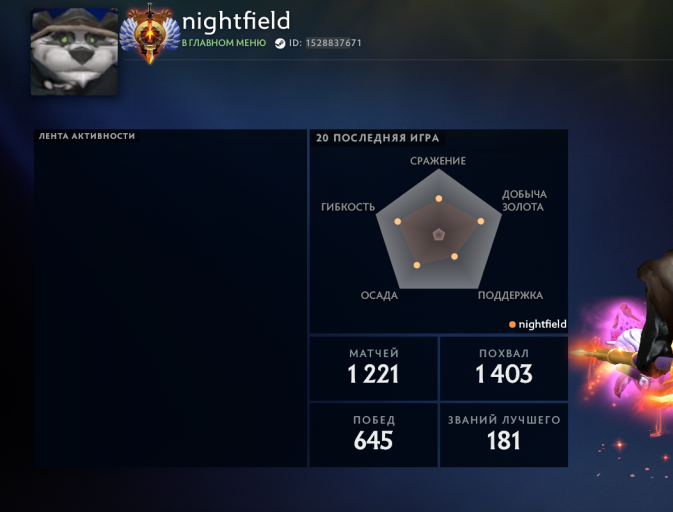Click the nightfield panda profile avatar

point(74,52)
